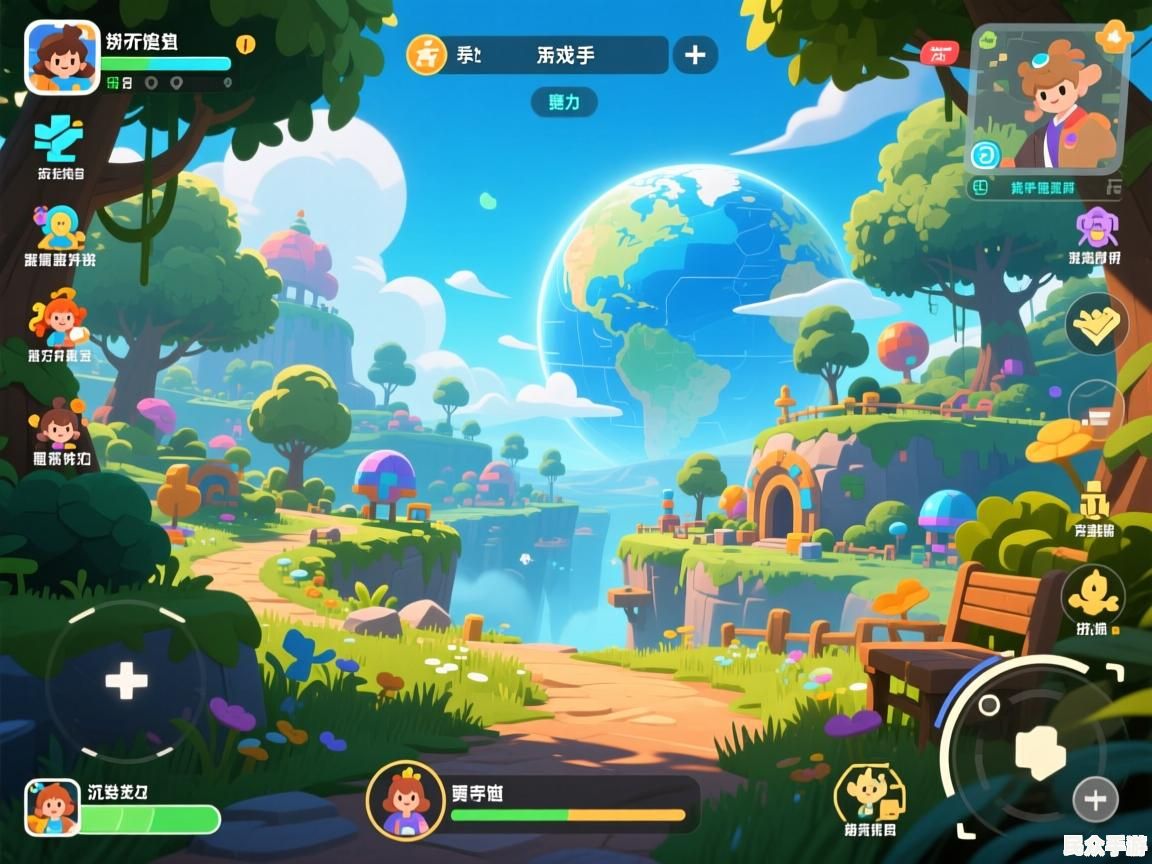Tap the virtual joystick cross pad
Viewport: 1152px width, 864px height.
point(126,681)
